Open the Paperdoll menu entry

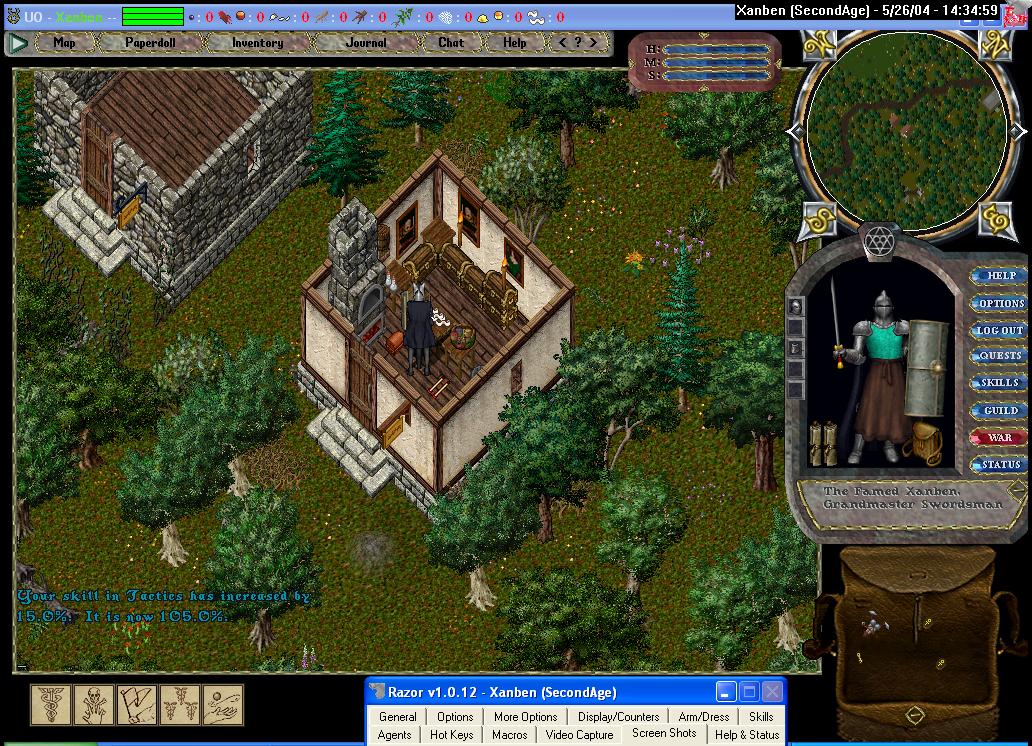[150, 43]
